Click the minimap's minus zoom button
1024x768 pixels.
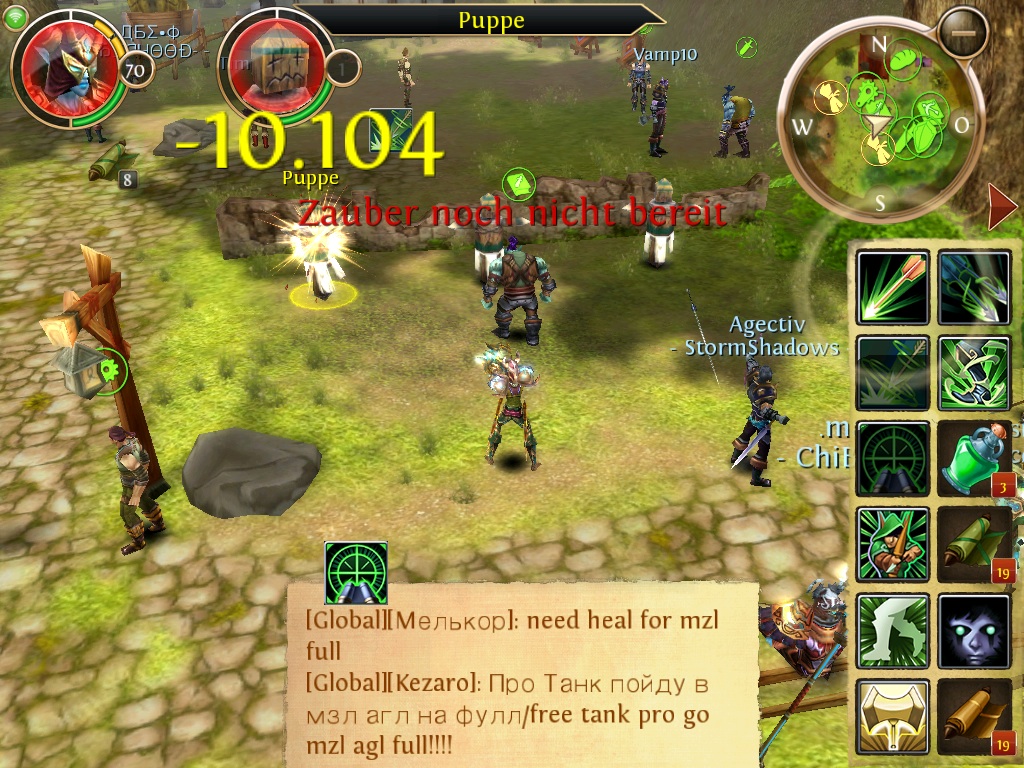(x=963, y=33)
